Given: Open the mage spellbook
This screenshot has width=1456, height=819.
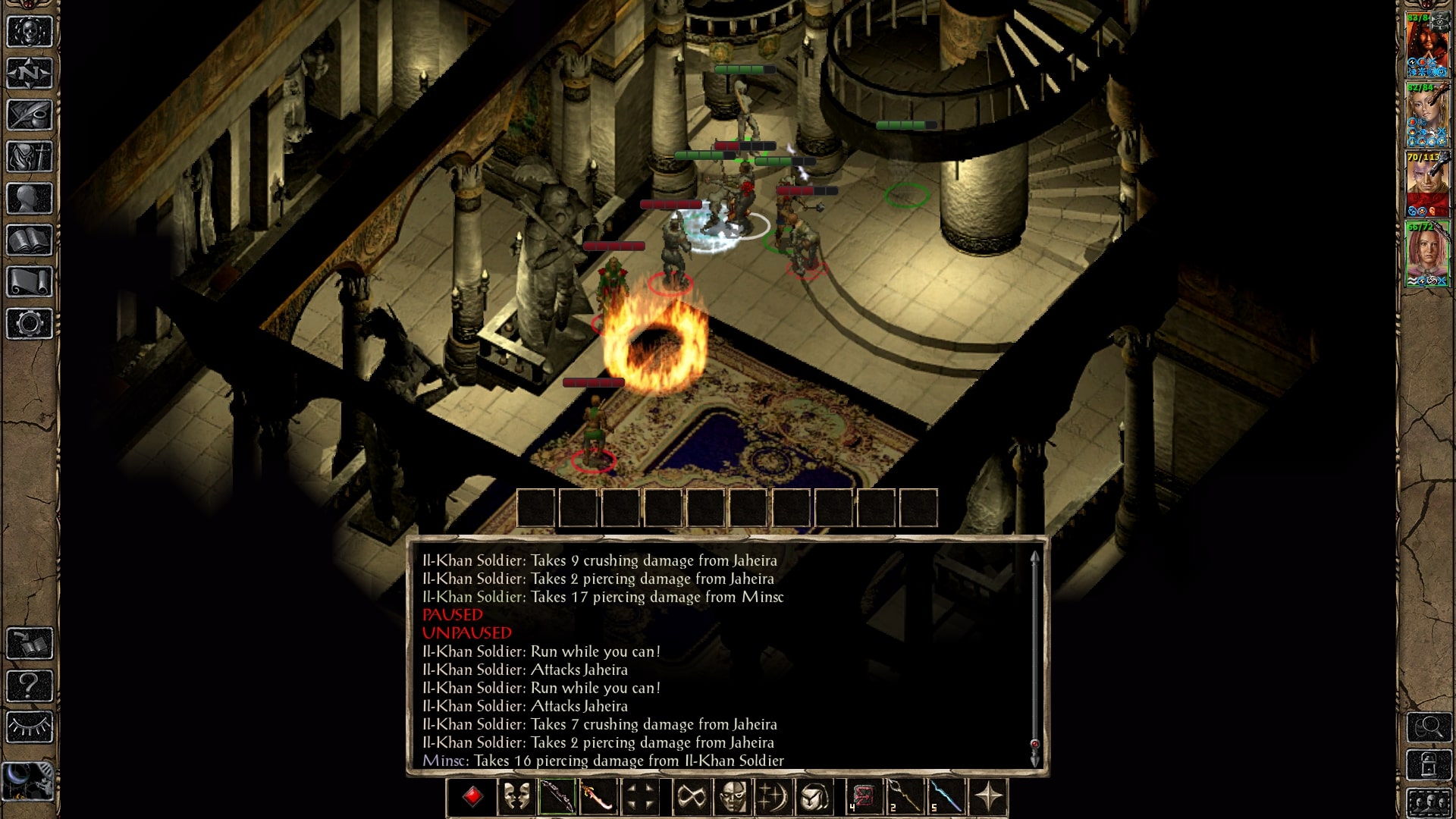Looking at the screenshot, I should pyautogui.click(x=30, y=240).
